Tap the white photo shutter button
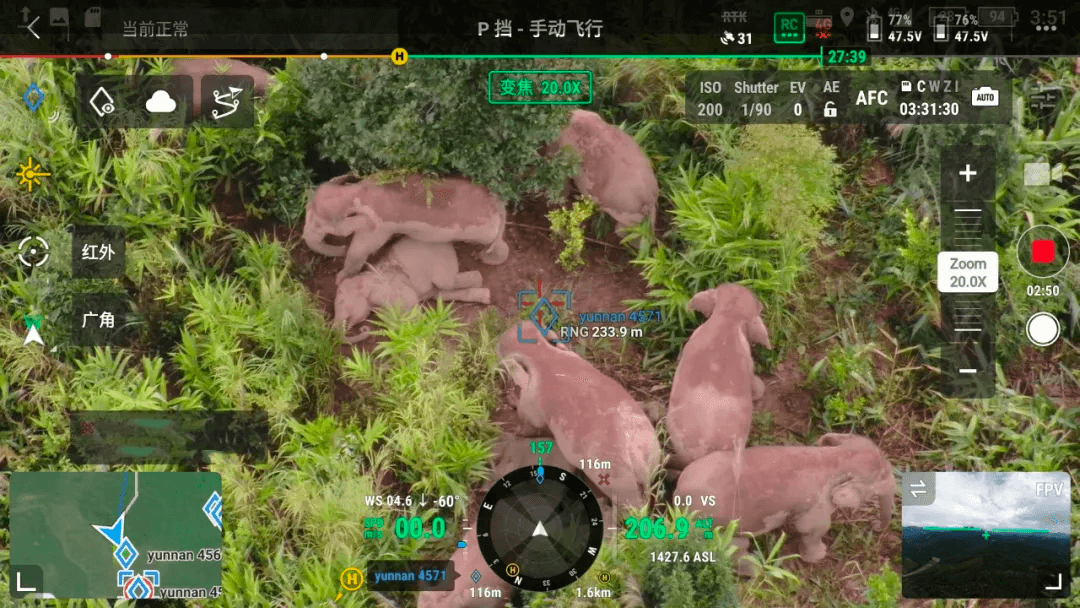 pos(1043,329)
